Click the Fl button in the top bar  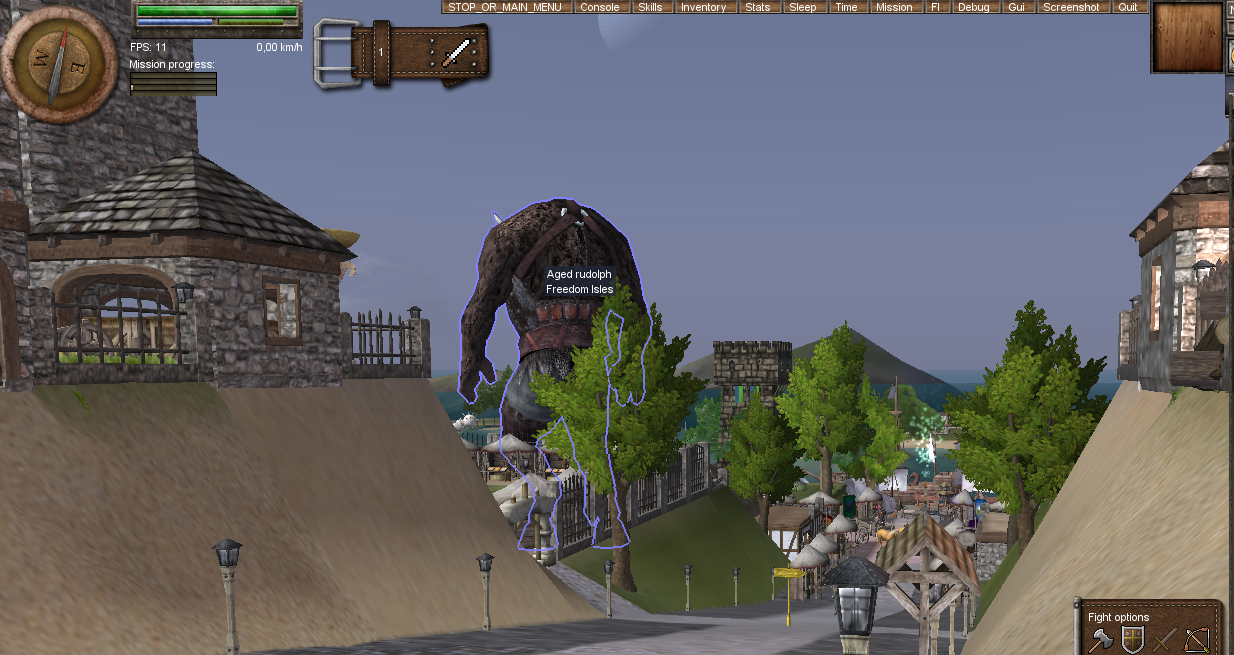click(935, 7)
